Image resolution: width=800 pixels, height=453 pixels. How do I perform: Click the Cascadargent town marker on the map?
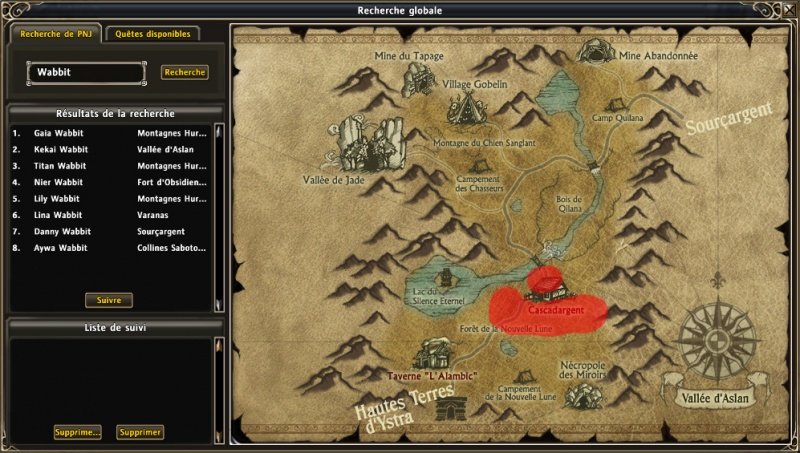click(x=548, y=287)
